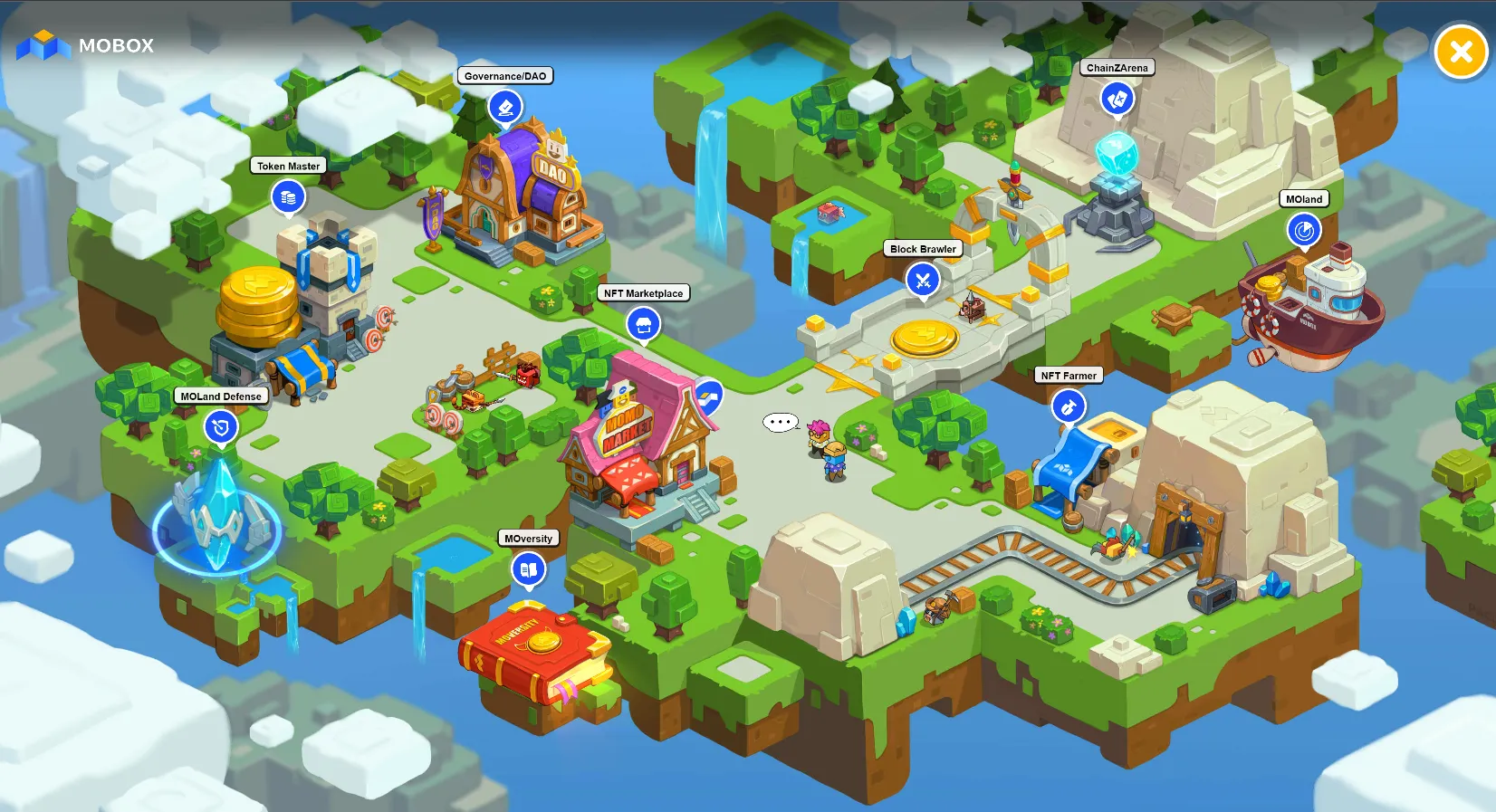1496x812 pixels.
Task: Open the MOversity book map pin
Action: pyautogui.click(x=528, y=569)
